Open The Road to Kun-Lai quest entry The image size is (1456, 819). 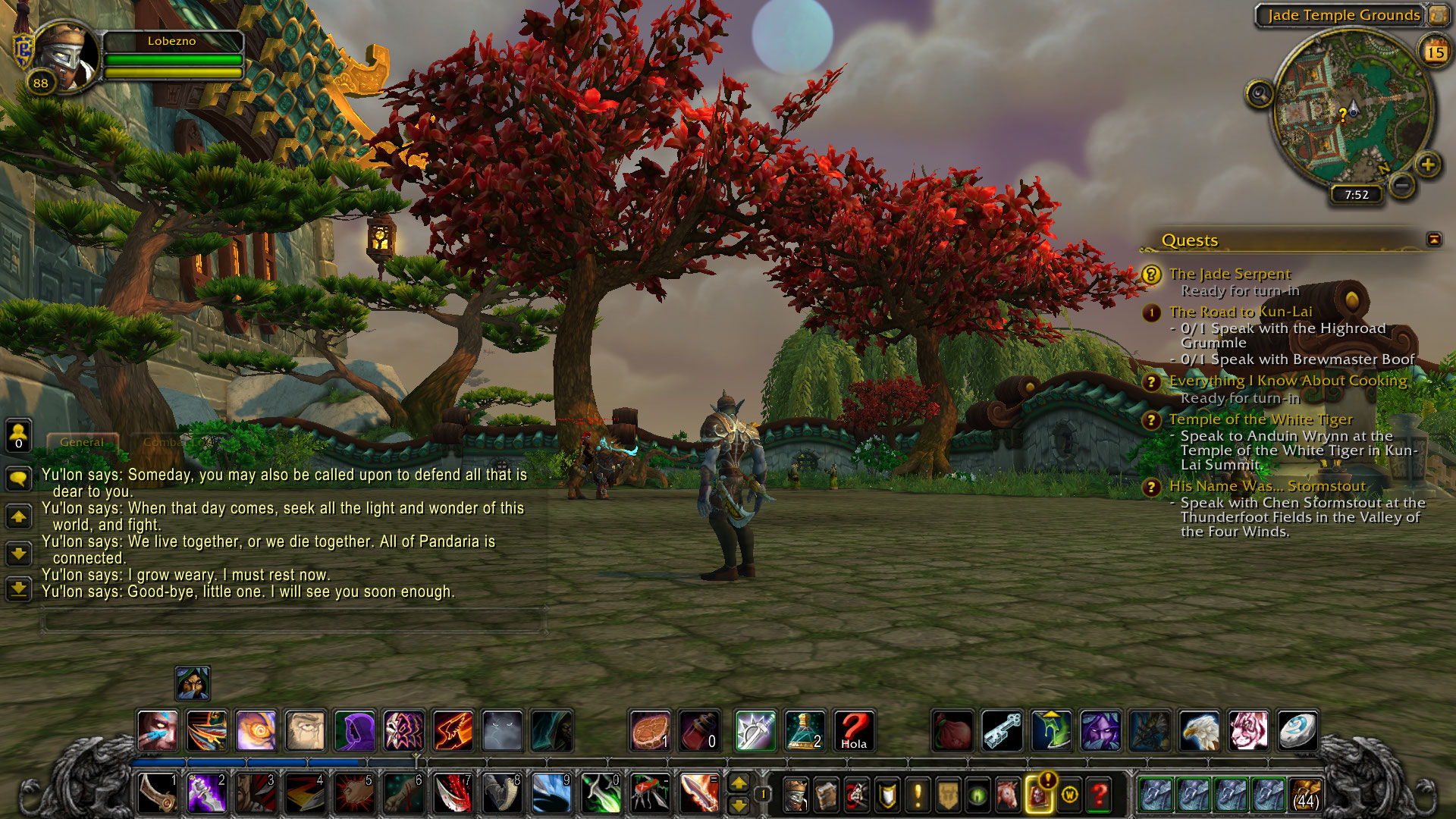(x=1240, y=312)
